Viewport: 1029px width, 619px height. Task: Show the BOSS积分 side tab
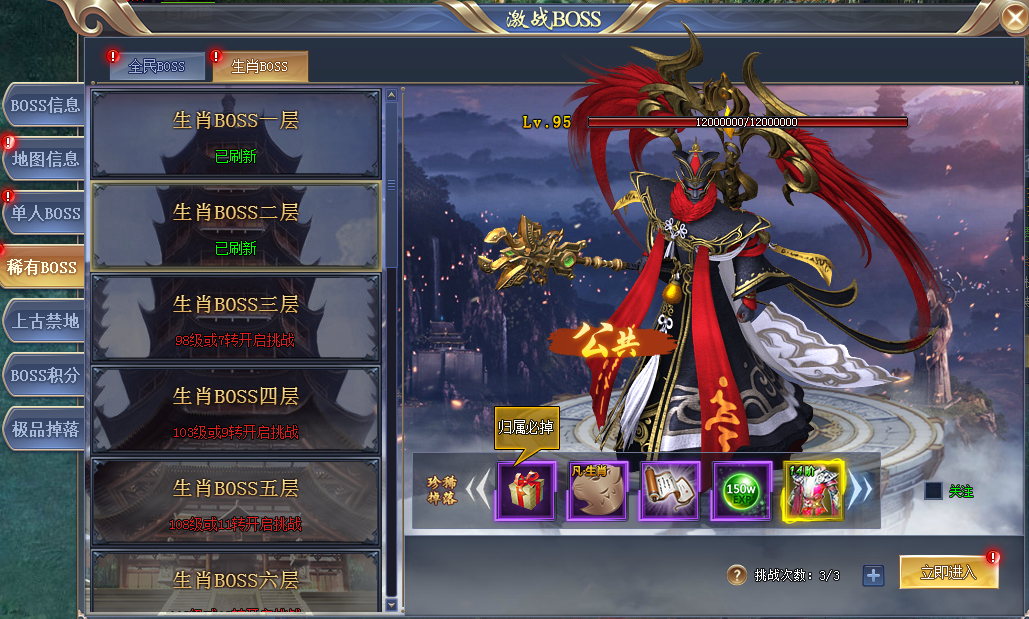pyautogui.click(x=44, y=375)
